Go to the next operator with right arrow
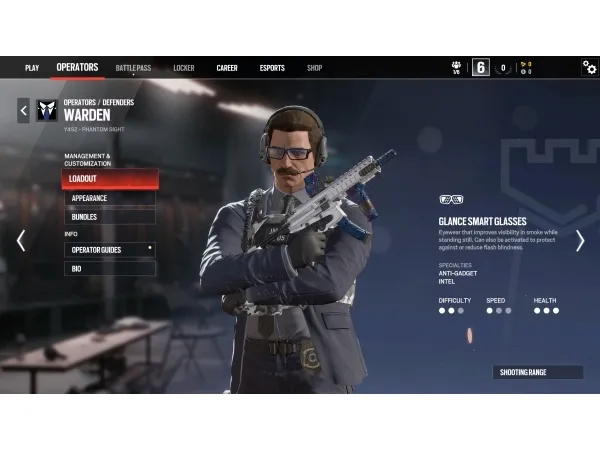 tap(579, 240)
